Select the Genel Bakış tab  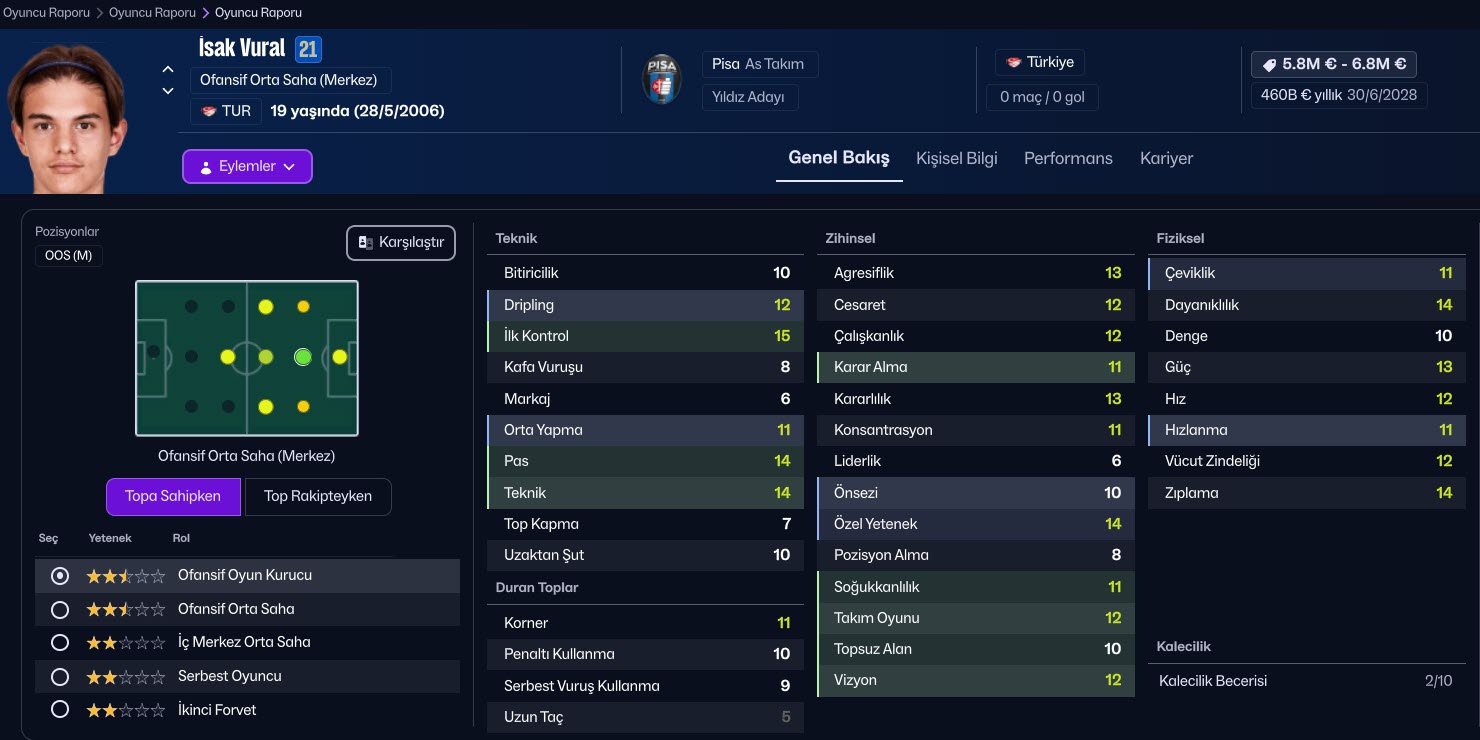tap(838, 158)
